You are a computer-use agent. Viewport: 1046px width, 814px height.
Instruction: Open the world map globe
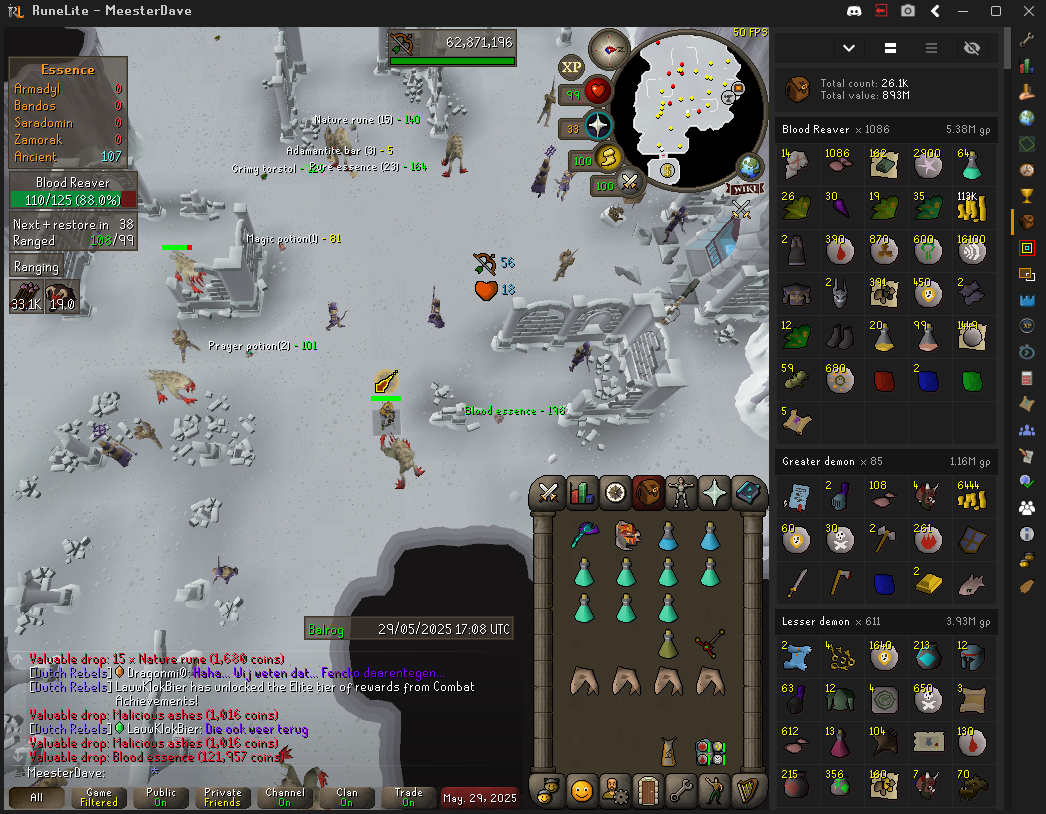pyautogui.click(x=750, y=167)
